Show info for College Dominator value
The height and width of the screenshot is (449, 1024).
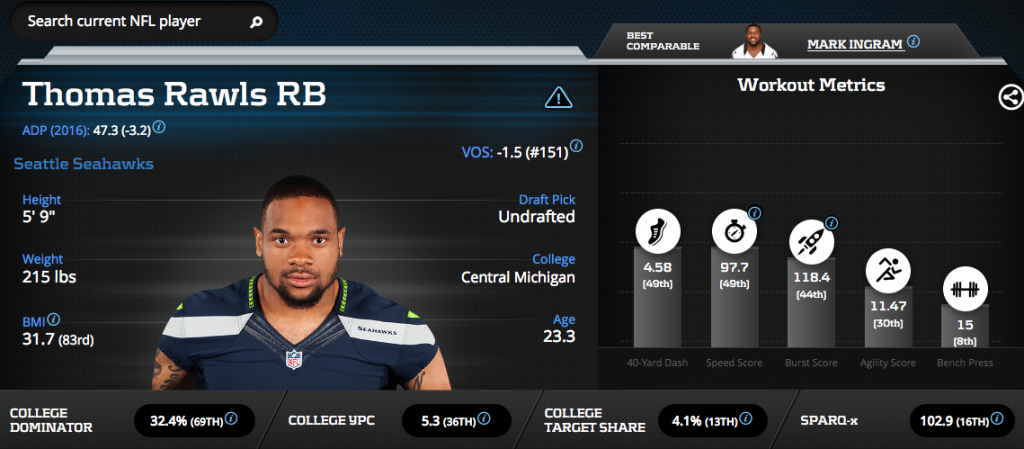(232, 419)
